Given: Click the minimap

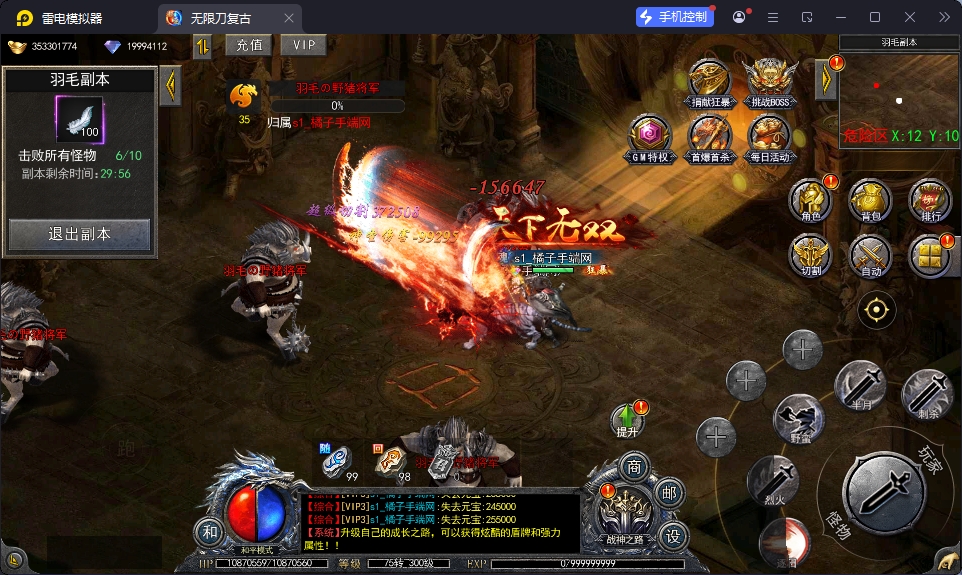Looking at the screenshot, I should (x=900, y=100).
